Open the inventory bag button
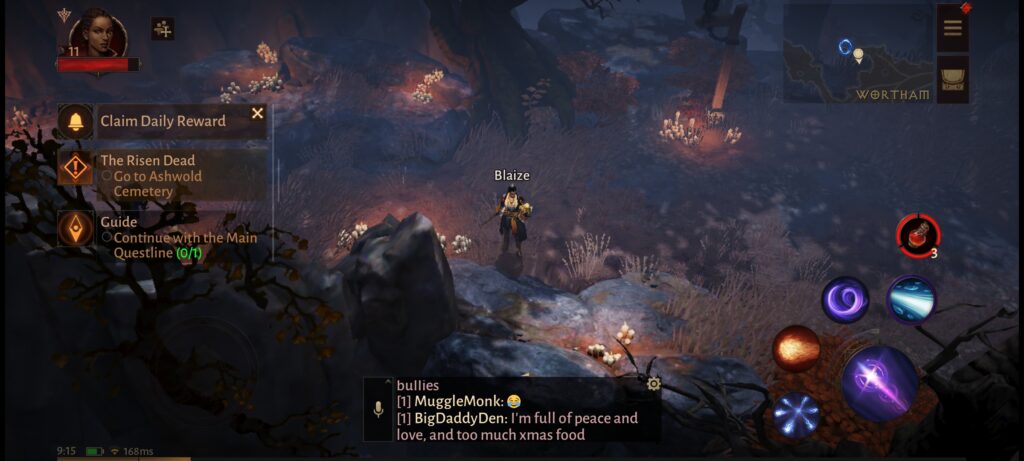 [952, 79]
